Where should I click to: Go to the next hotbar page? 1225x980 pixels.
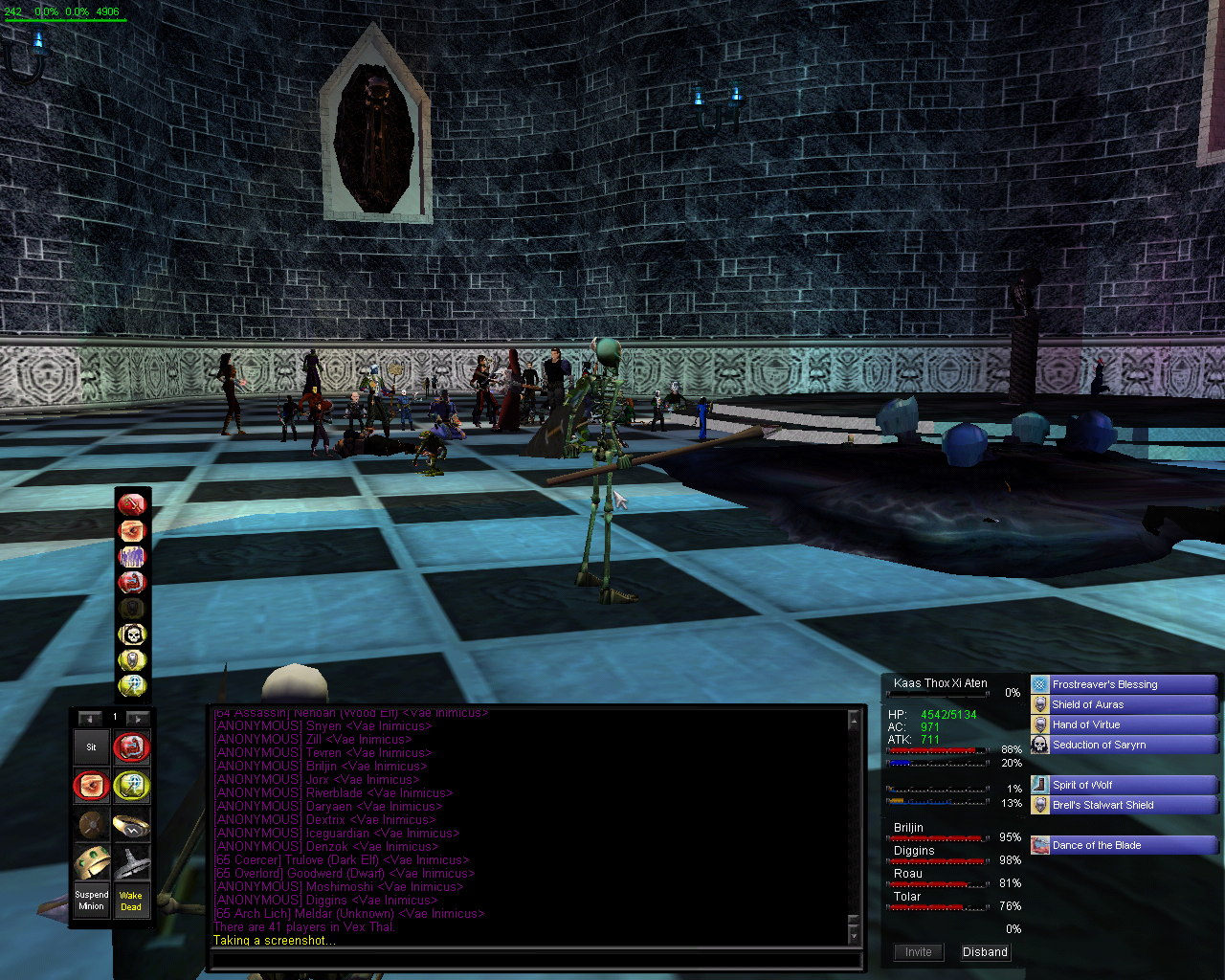(138, 718)
